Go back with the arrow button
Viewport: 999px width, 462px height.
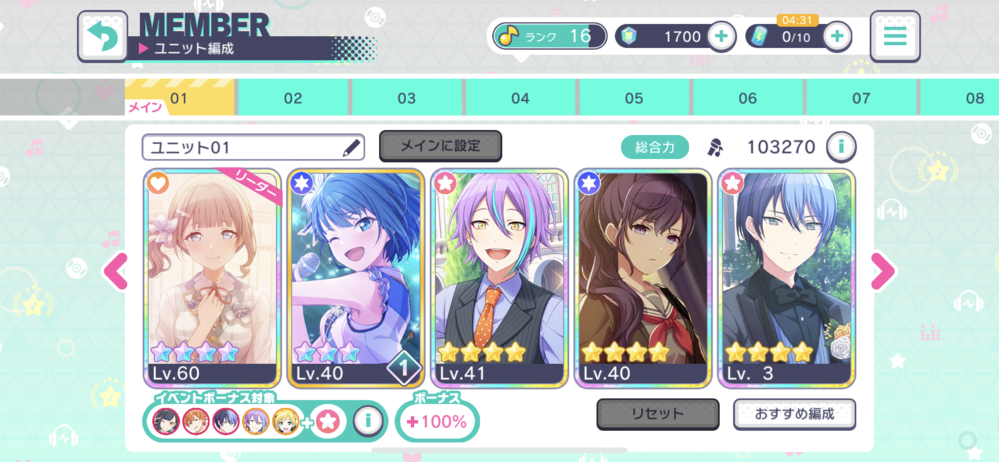click(x=102, y=37)
